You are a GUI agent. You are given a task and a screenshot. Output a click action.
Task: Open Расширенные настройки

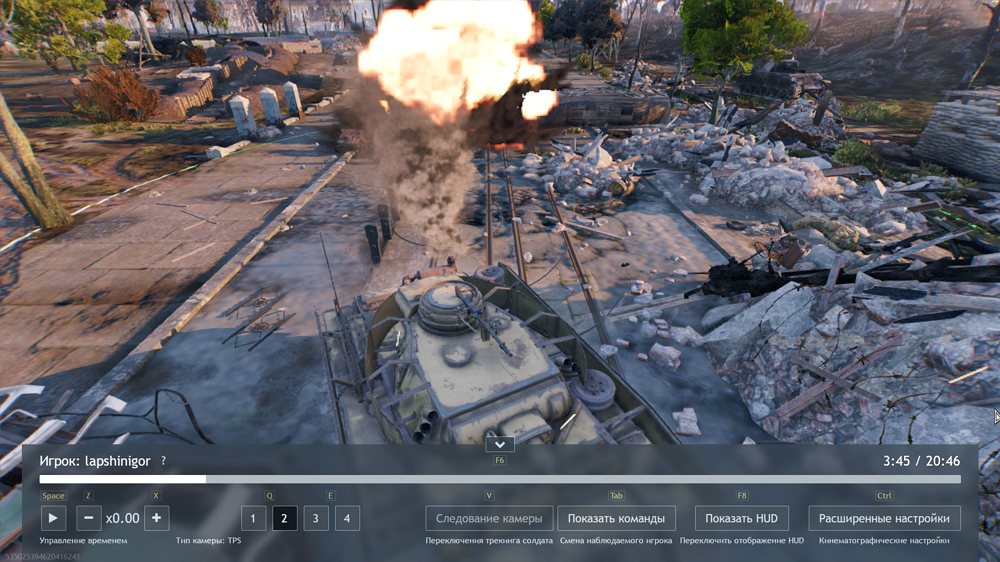pos(884,518)
